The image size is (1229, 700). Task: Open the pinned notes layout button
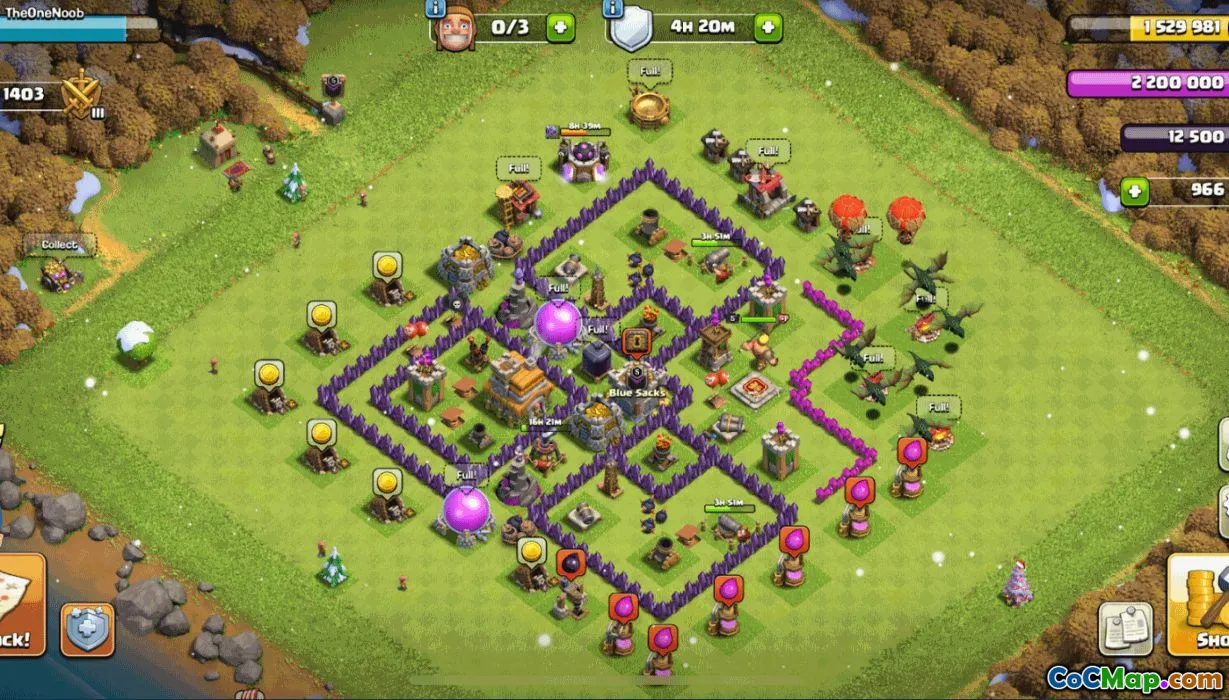click(1126, 628)
